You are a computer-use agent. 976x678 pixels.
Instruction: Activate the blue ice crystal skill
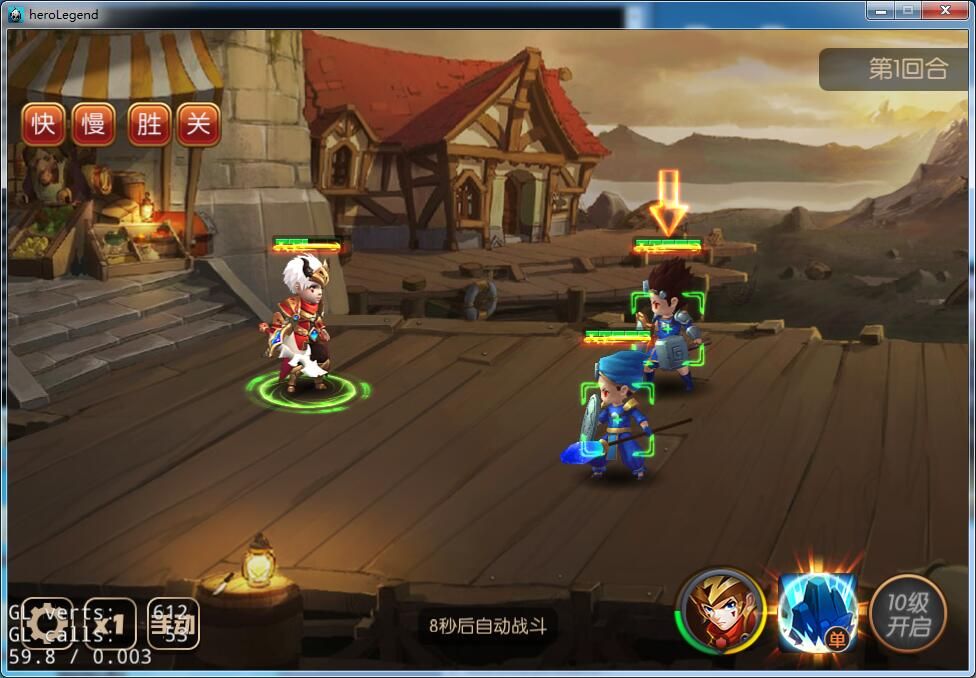(818, 610)
